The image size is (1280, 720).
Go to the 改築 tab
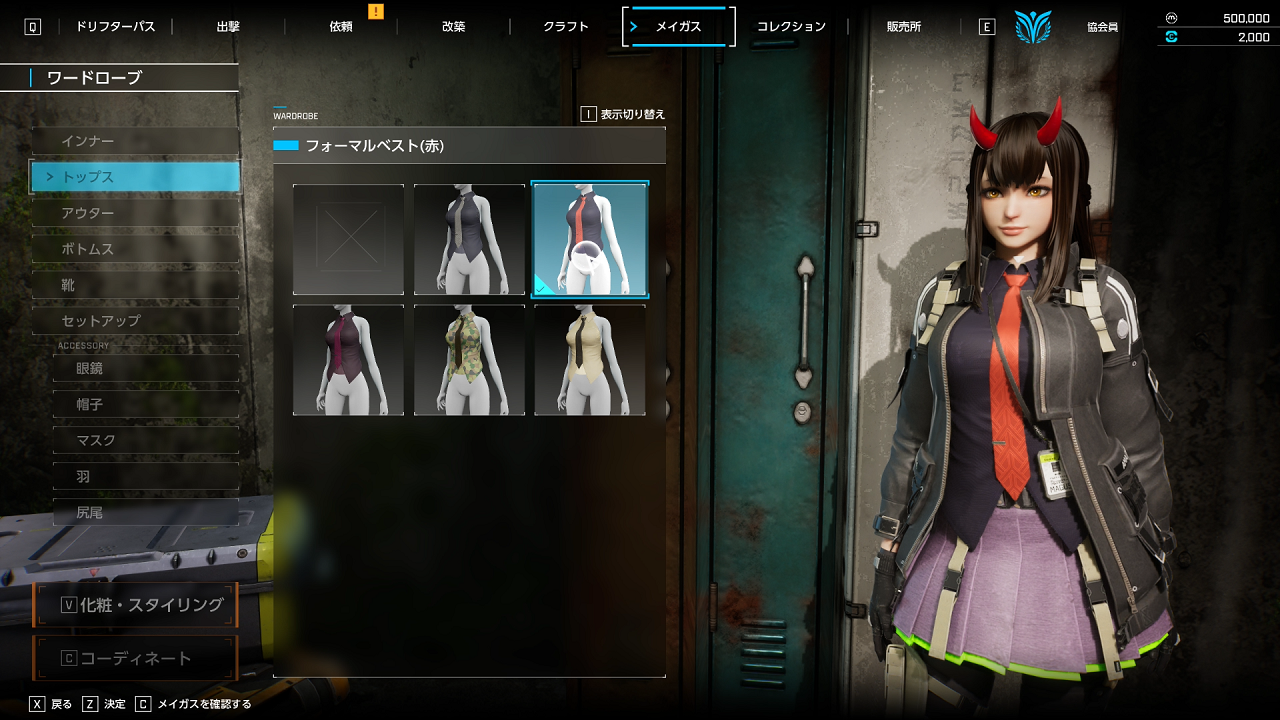(x=453, y=27)
